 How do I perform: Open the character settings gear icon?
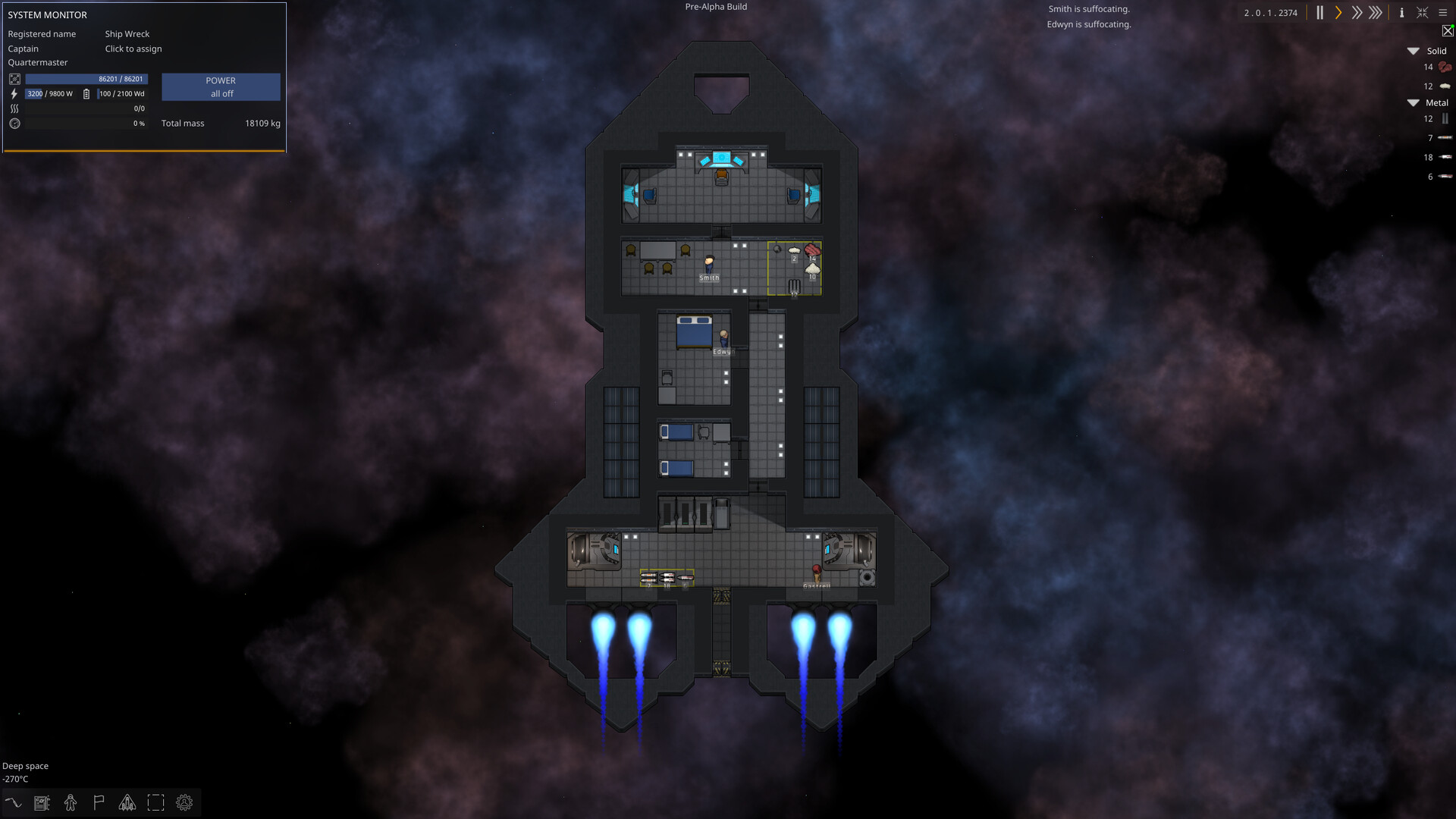pyautogui.click(x=184, y=802)
